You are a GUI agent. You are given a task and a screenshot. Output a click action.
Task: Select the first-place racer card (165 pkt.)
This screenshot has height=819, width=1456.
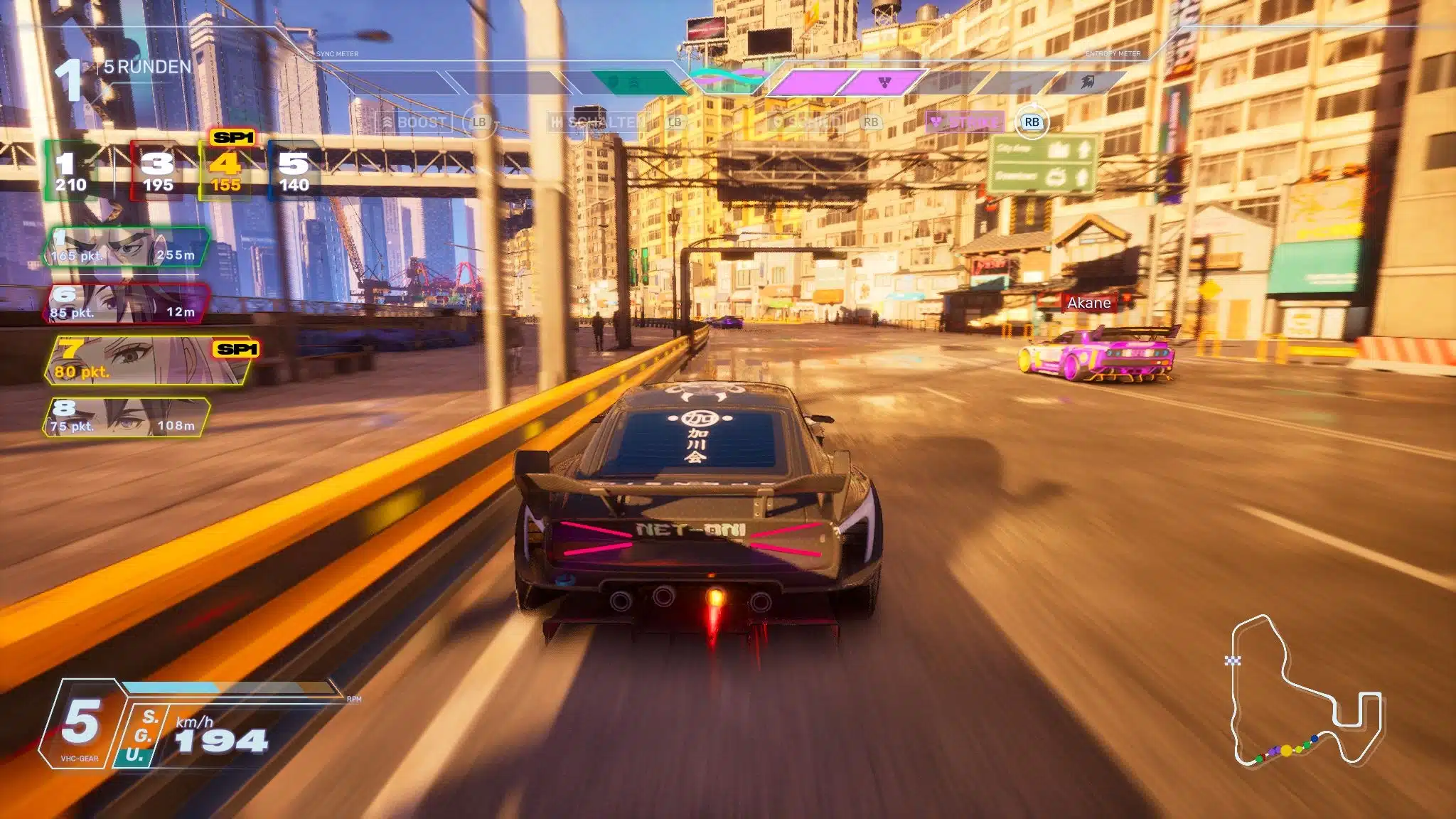pyautogui.click(x=127, y=247)
